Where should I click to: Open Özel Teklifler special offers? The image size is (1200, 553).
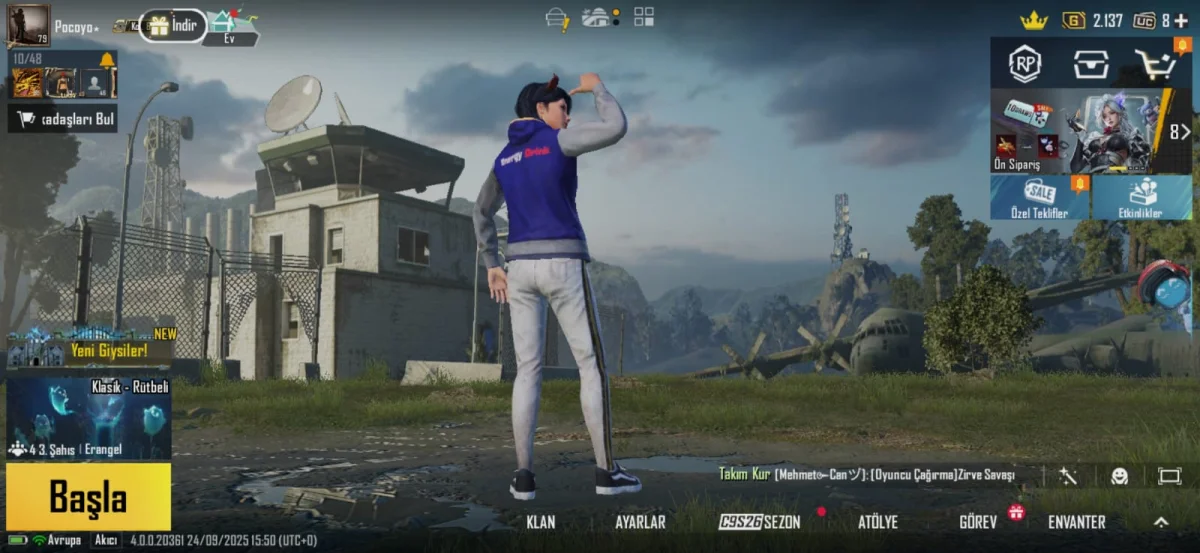pos(1040,198)
